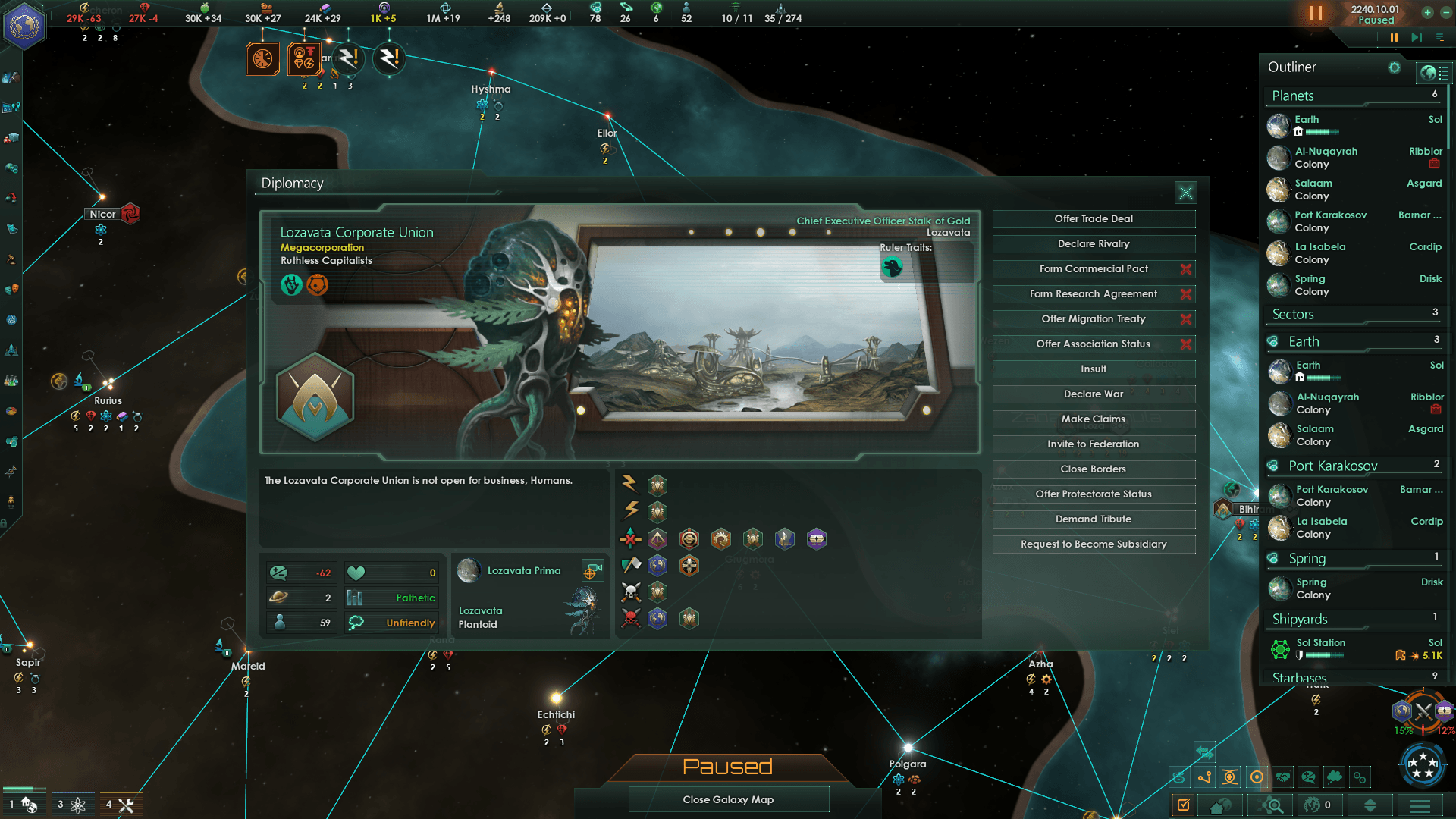Offer Protectorate Status

coord(1094,494)
